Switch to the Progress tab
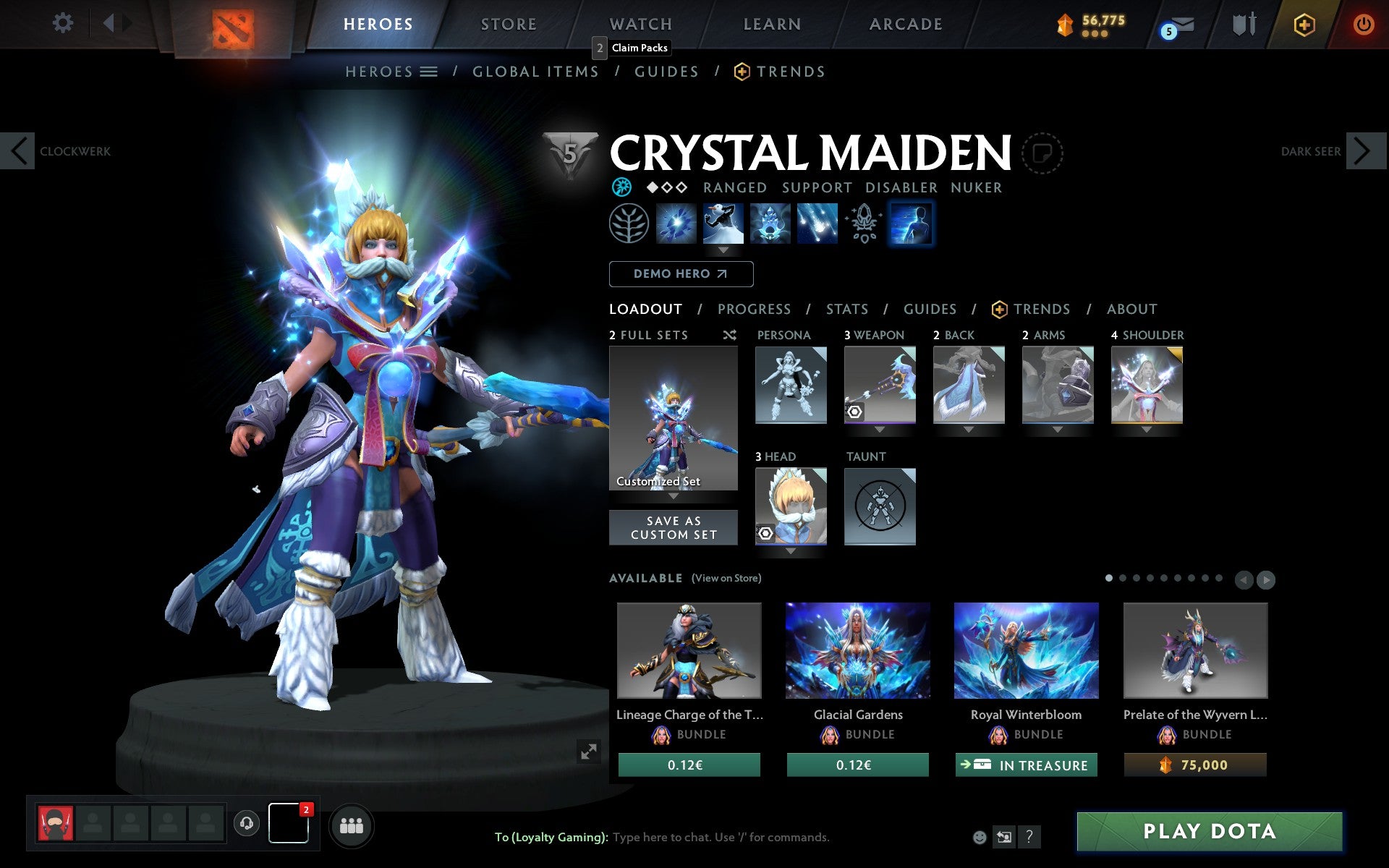Viewport: 1389px width, 868px height. tap(754, 309)
